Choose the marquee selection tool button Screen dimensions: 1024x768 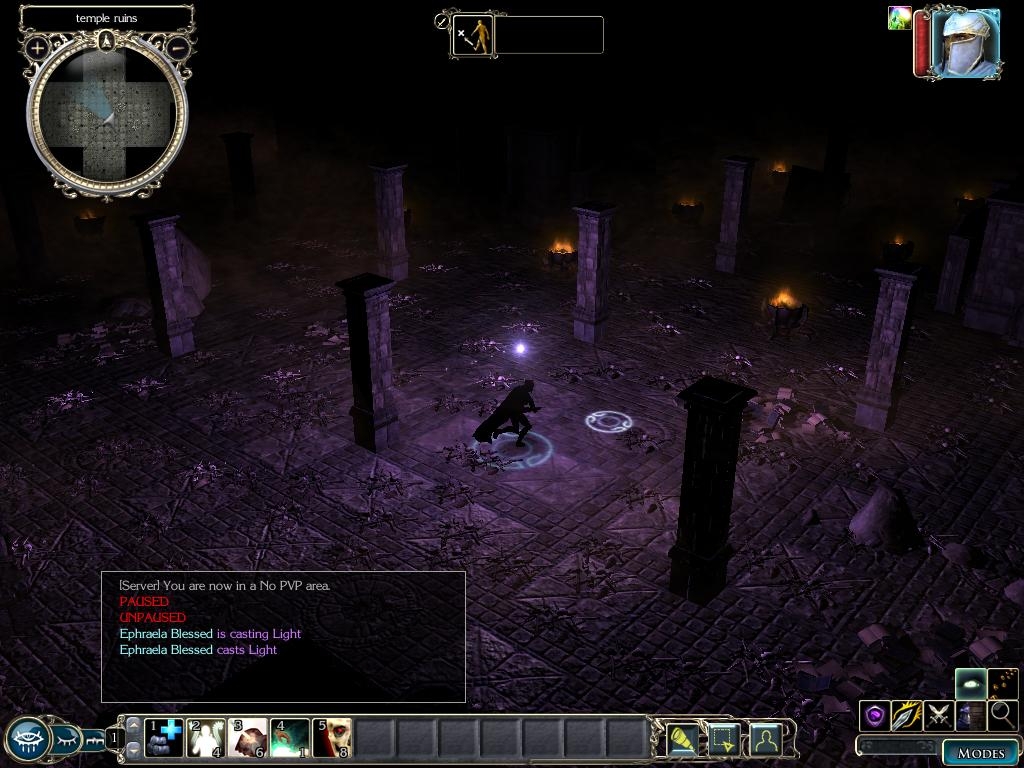[x=723, y=739]
